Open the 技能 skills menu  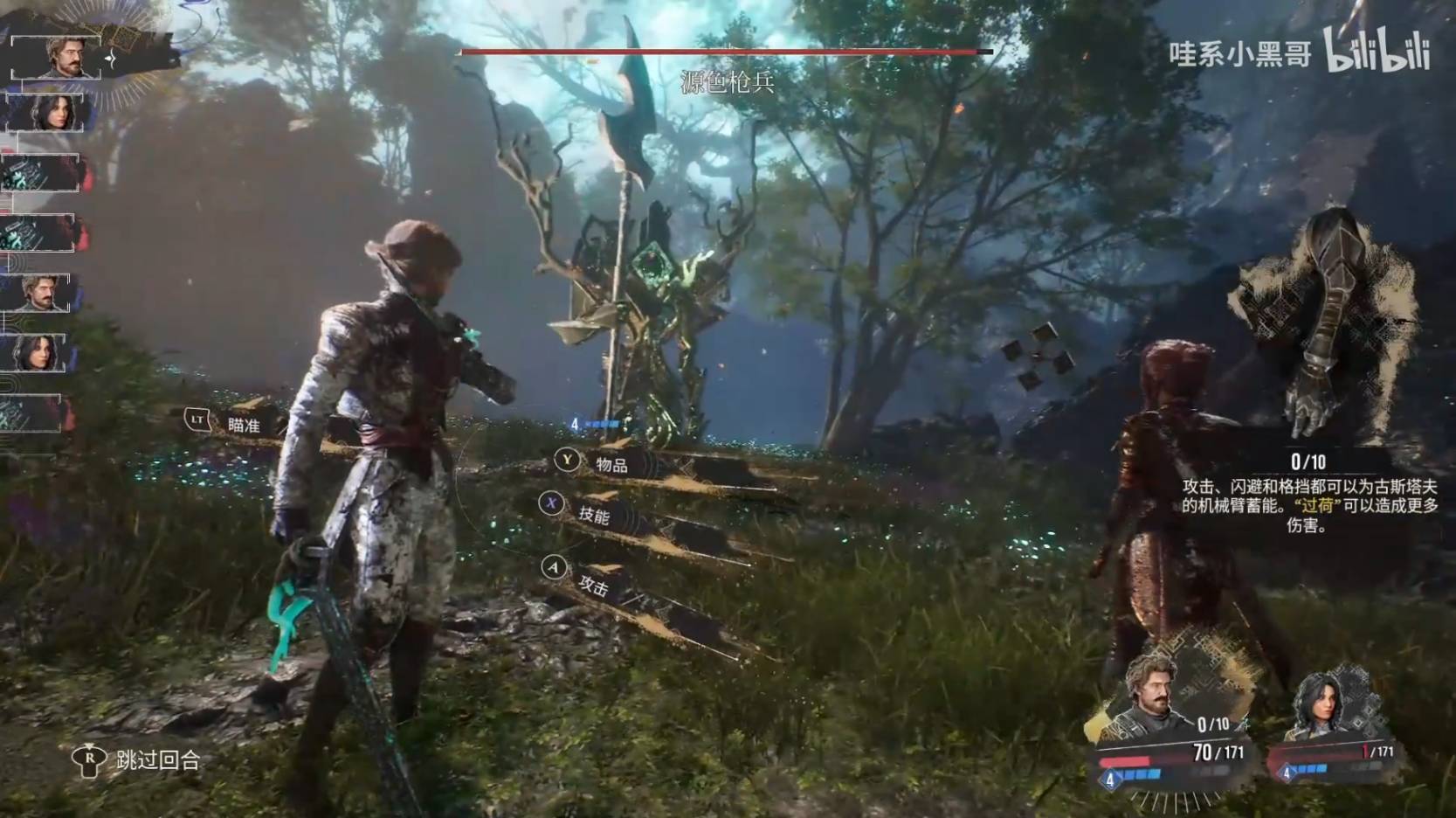(x=594, y=515)
